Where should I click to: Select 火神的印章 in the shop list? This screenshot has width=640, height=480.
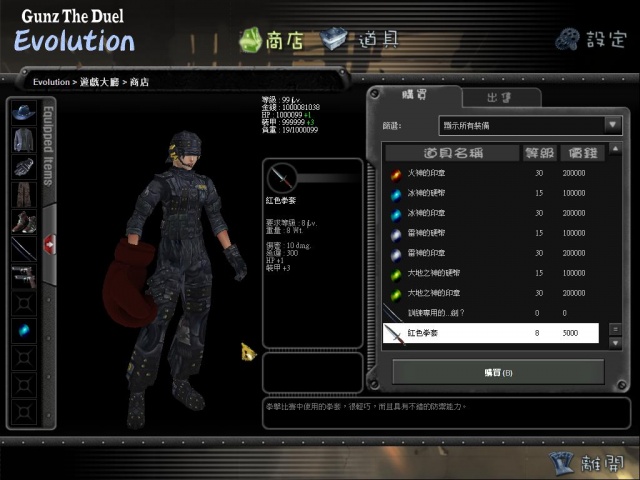432,172
